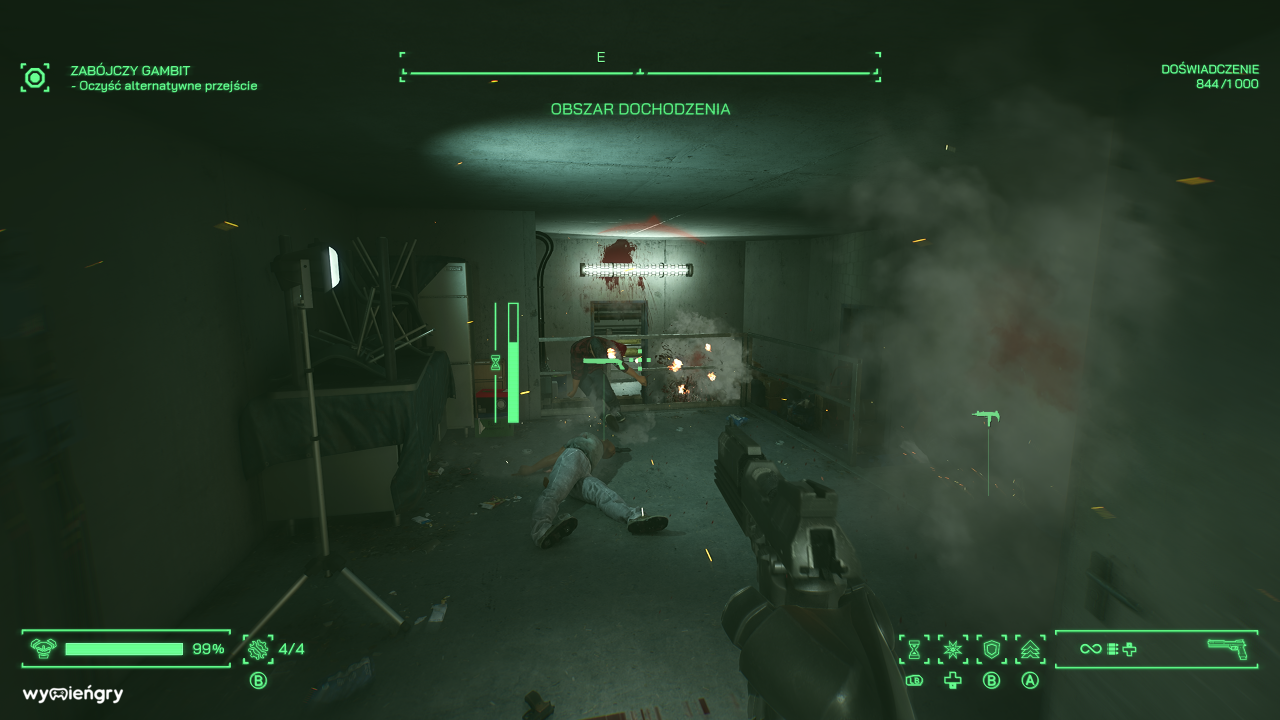This screenshot has height=720, width=1280.
Task: Select the evergreen-tree shaped ability icon
Action: pos(1030,648)
